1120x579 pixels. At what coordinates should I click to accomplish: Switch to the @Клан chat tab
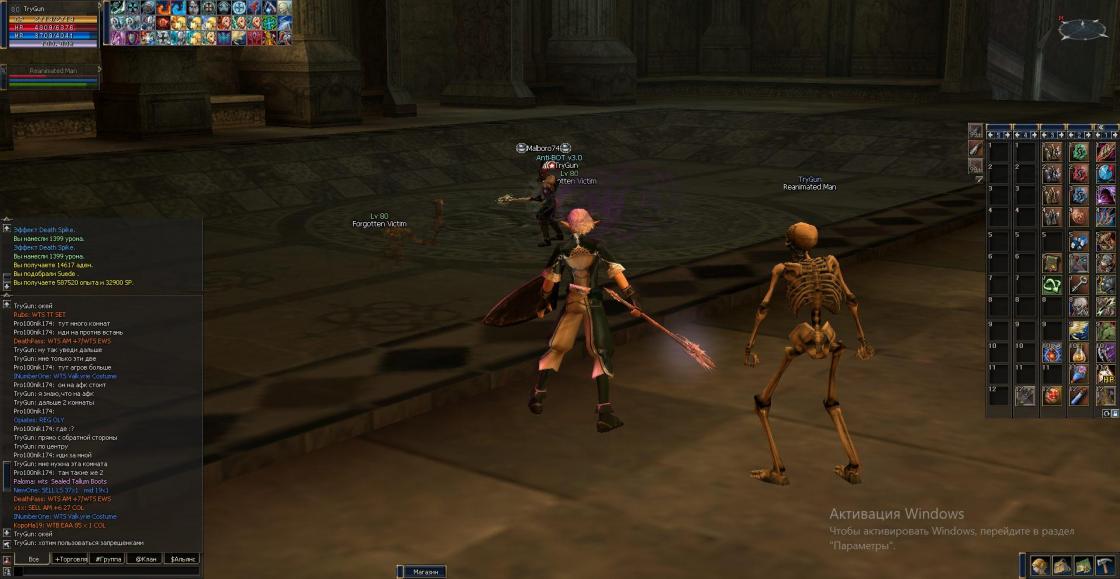point(144,559)
